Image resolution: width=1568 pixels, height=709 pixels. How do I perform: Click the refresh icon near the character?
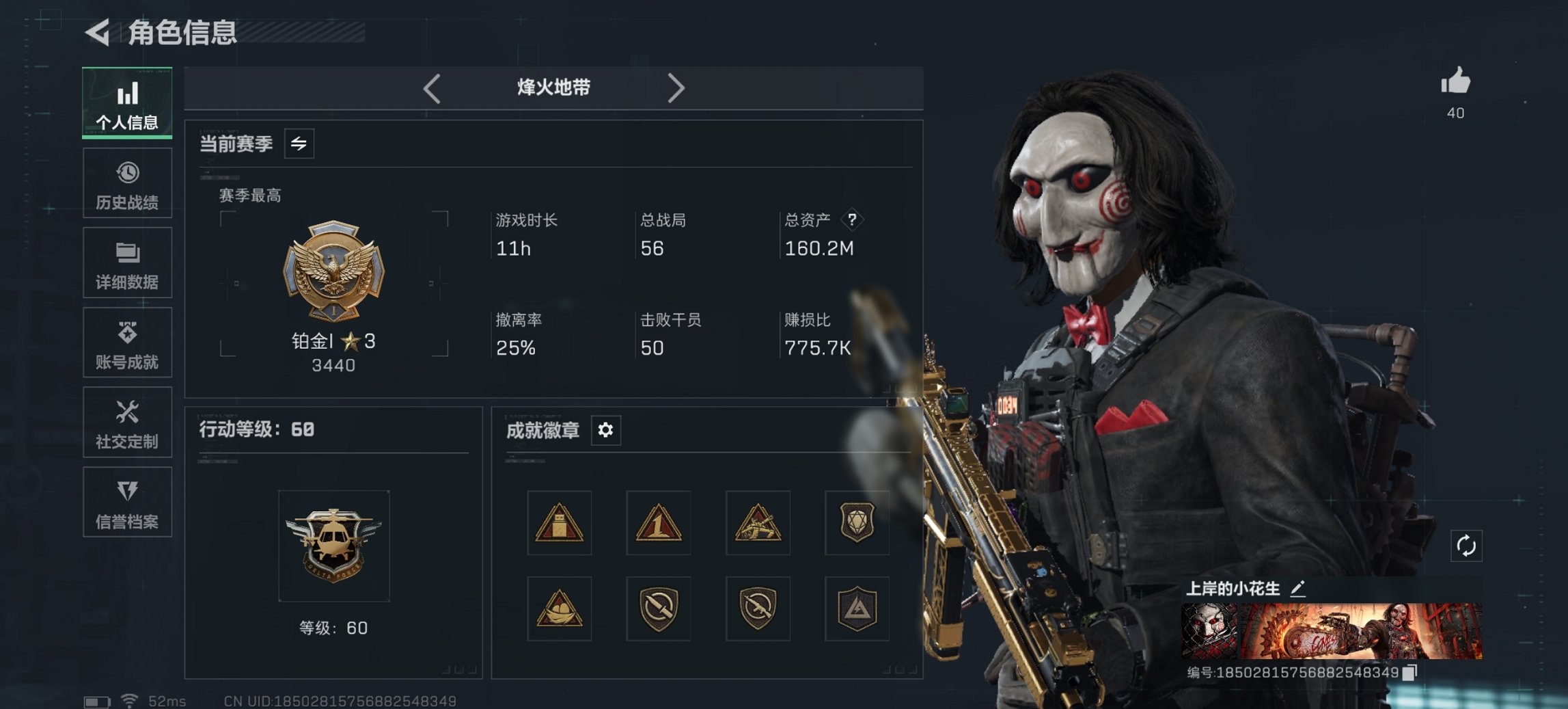1466,546
